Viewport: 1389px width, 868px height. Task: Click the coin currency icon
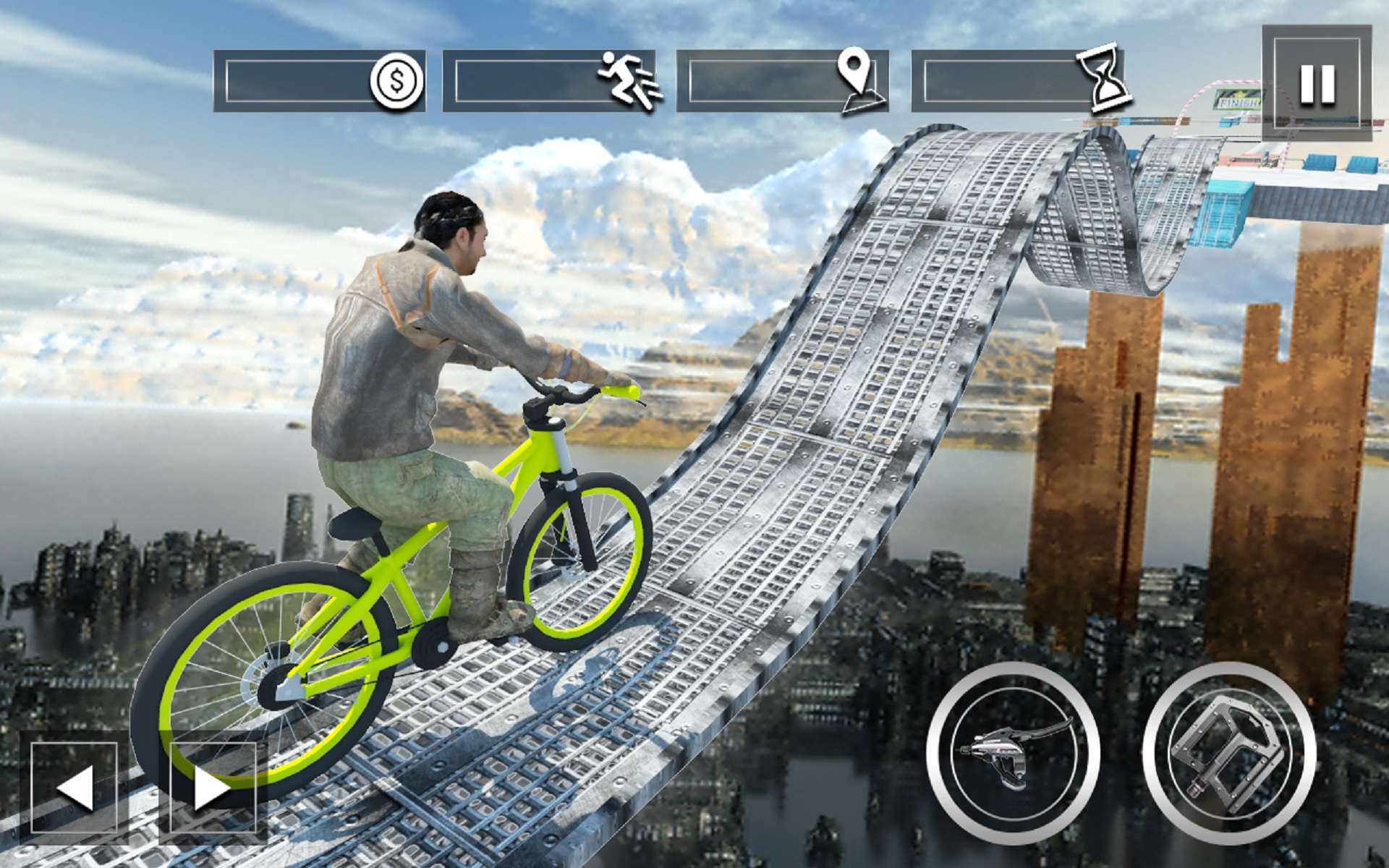[x=394, y=80]
